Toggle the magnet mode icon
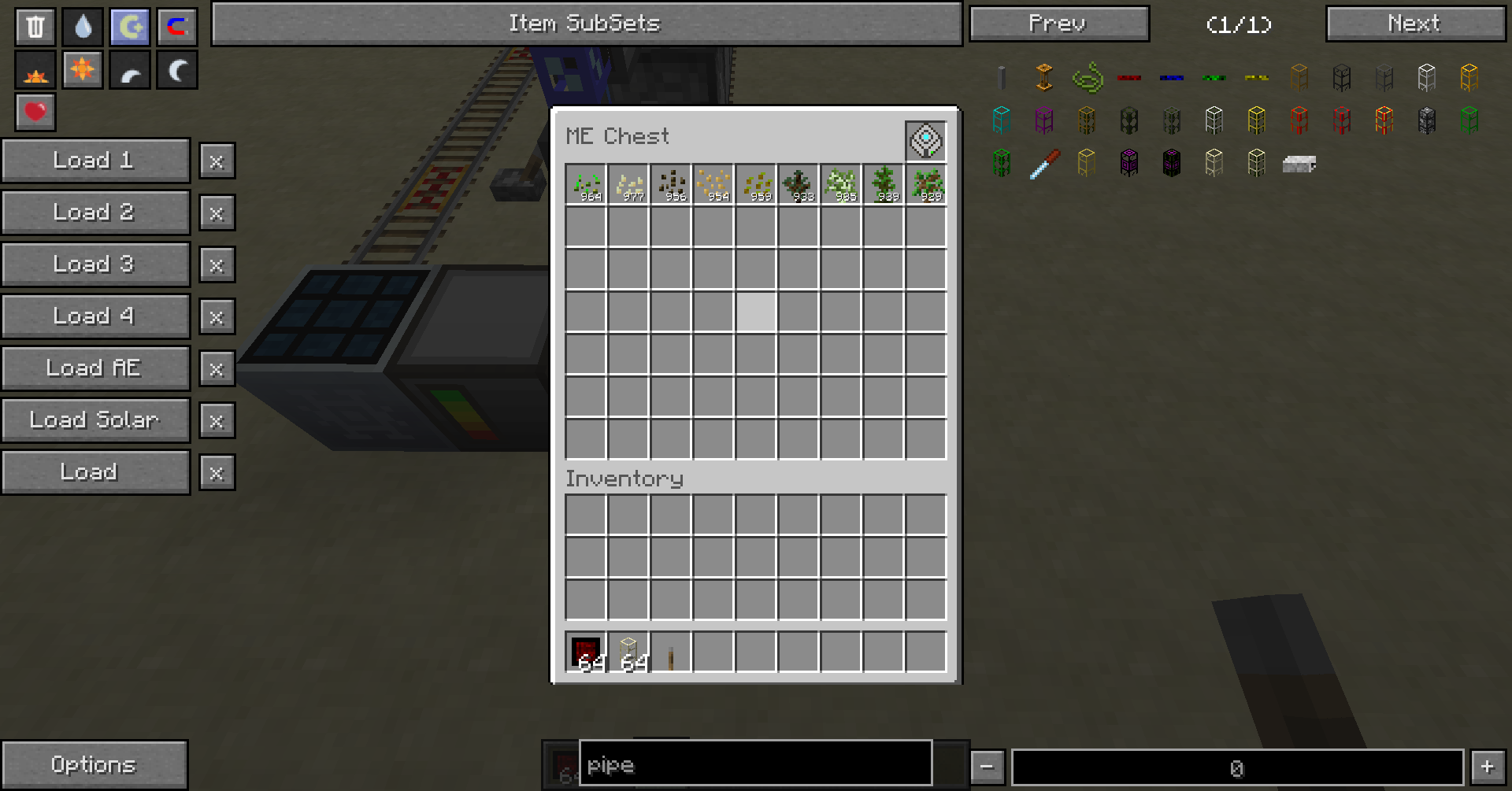Viewport: 1512px width, 791px height. point(177,27)
